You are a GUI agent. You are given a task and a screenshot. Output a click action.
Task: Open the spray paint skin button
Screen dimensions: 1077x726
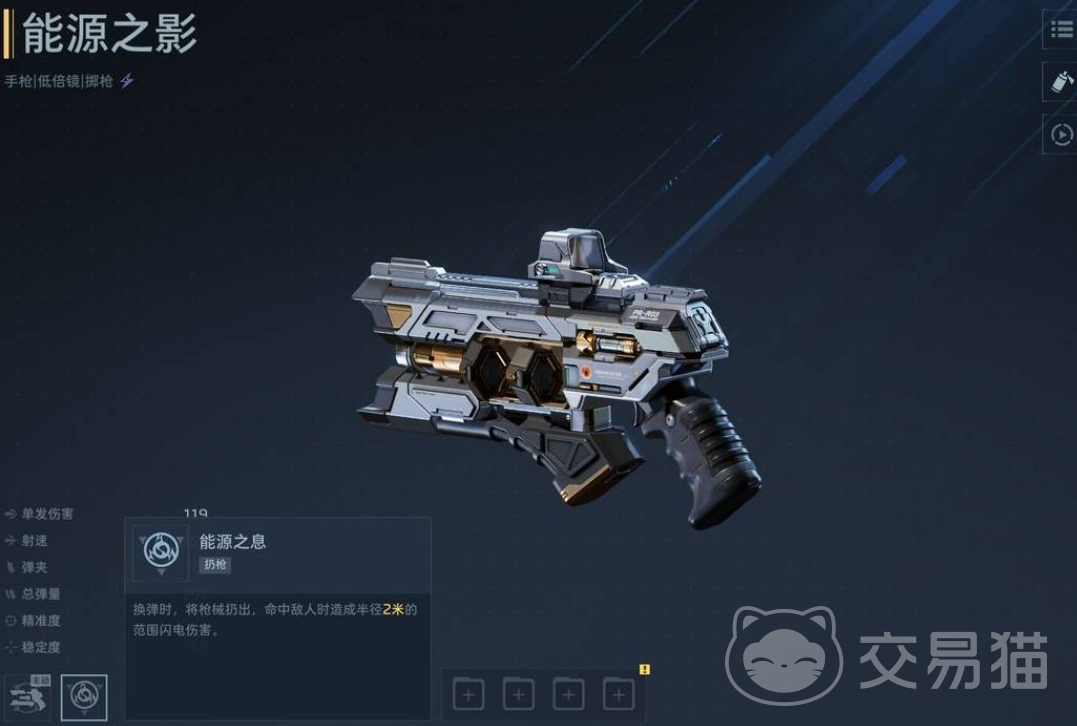(x=1061, y=82)
